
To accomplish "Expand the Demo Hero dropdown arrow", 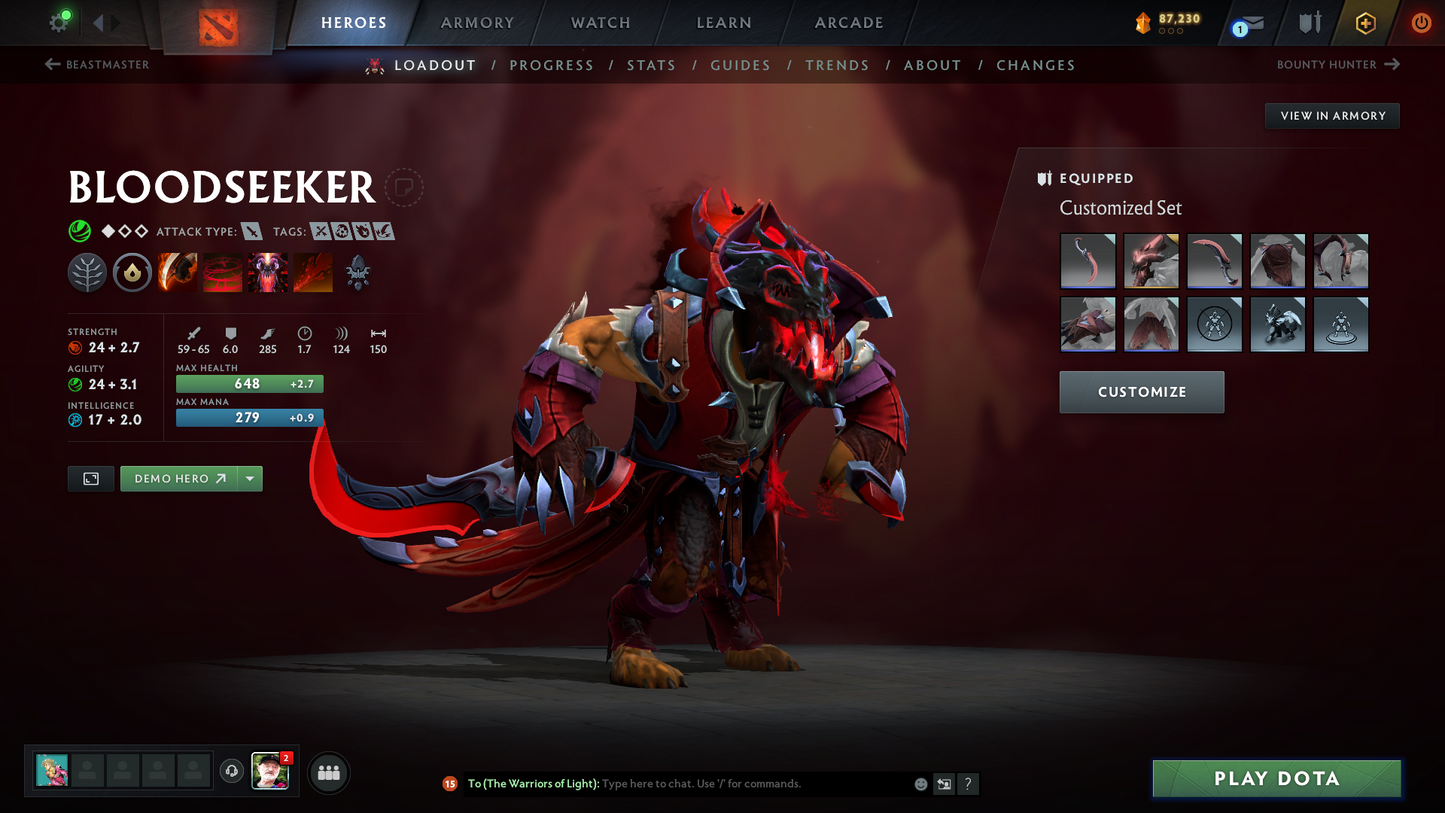I will click(249, 478).
